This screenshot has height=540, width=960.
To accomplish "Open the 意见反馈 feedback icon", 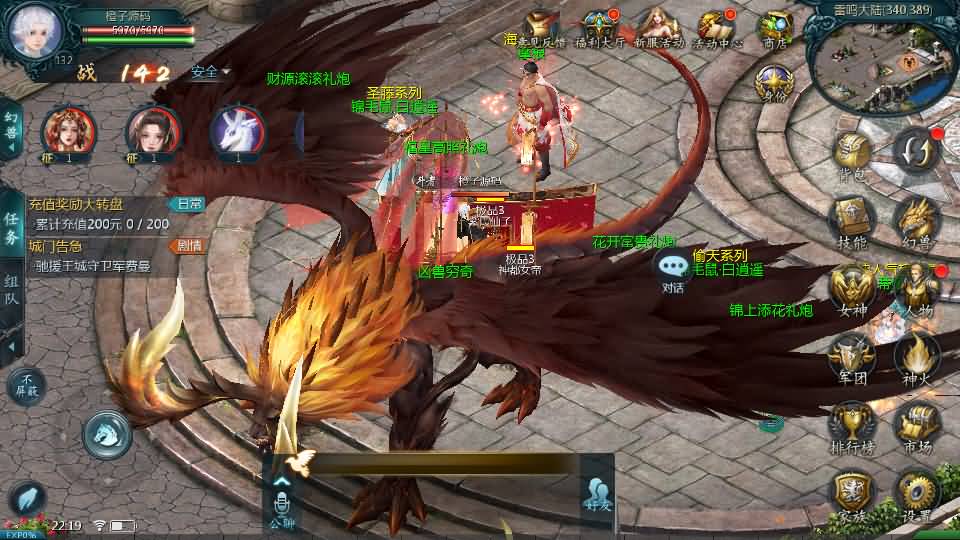I will (543, 27).
